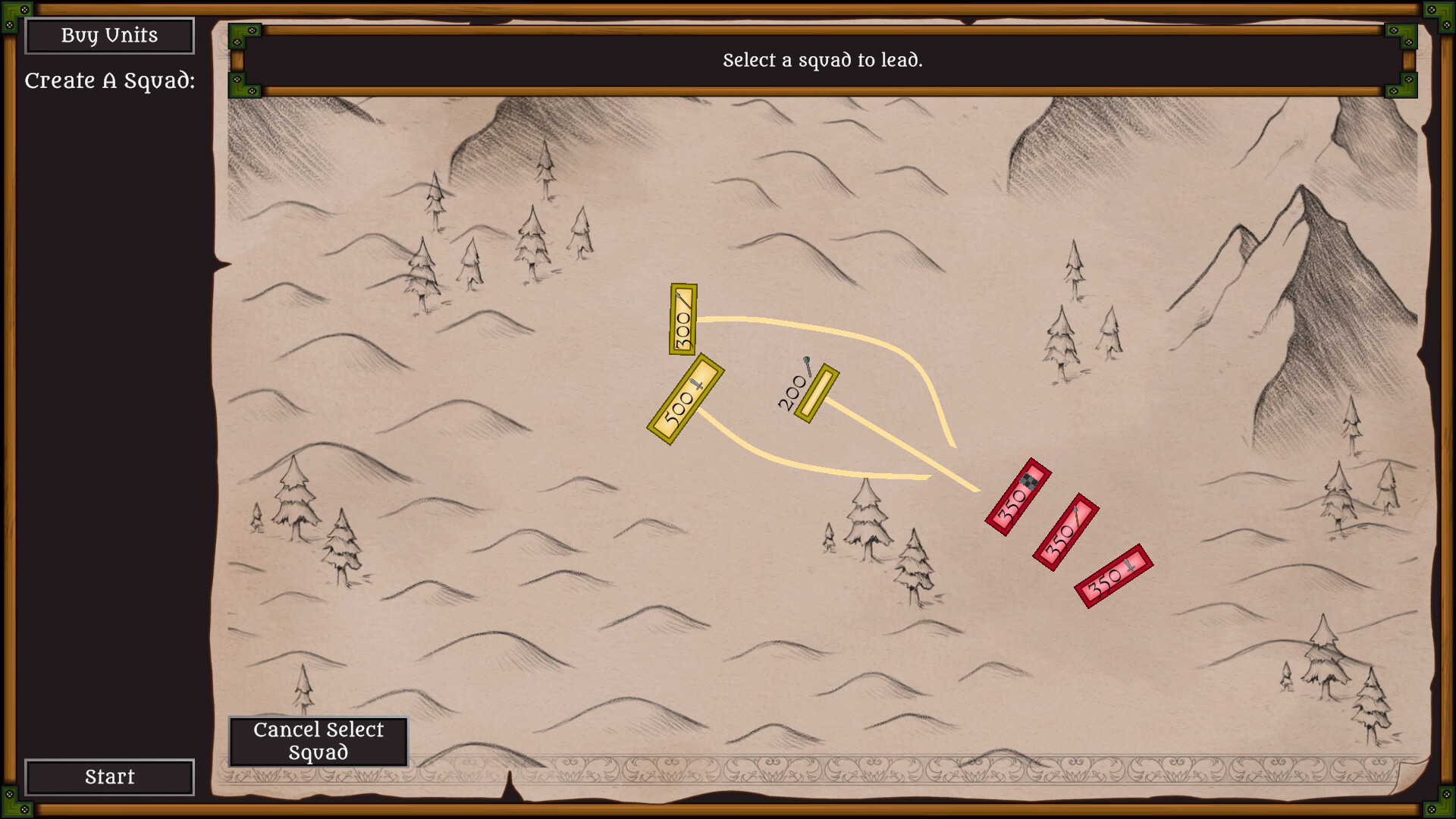The height and width of the screenshot is (819, 1456).
Task: Open the Buy Units menu
Action: click(x=109, y=35)
